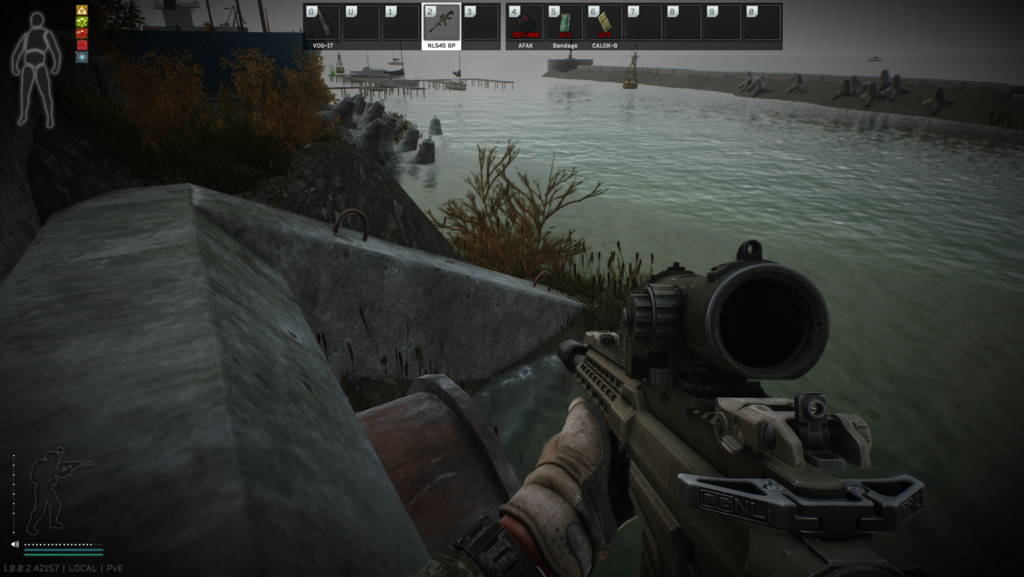The height and width of the screenshot is (577, 1024).
Task: Click the orange weight status icon
Action: 82,10
